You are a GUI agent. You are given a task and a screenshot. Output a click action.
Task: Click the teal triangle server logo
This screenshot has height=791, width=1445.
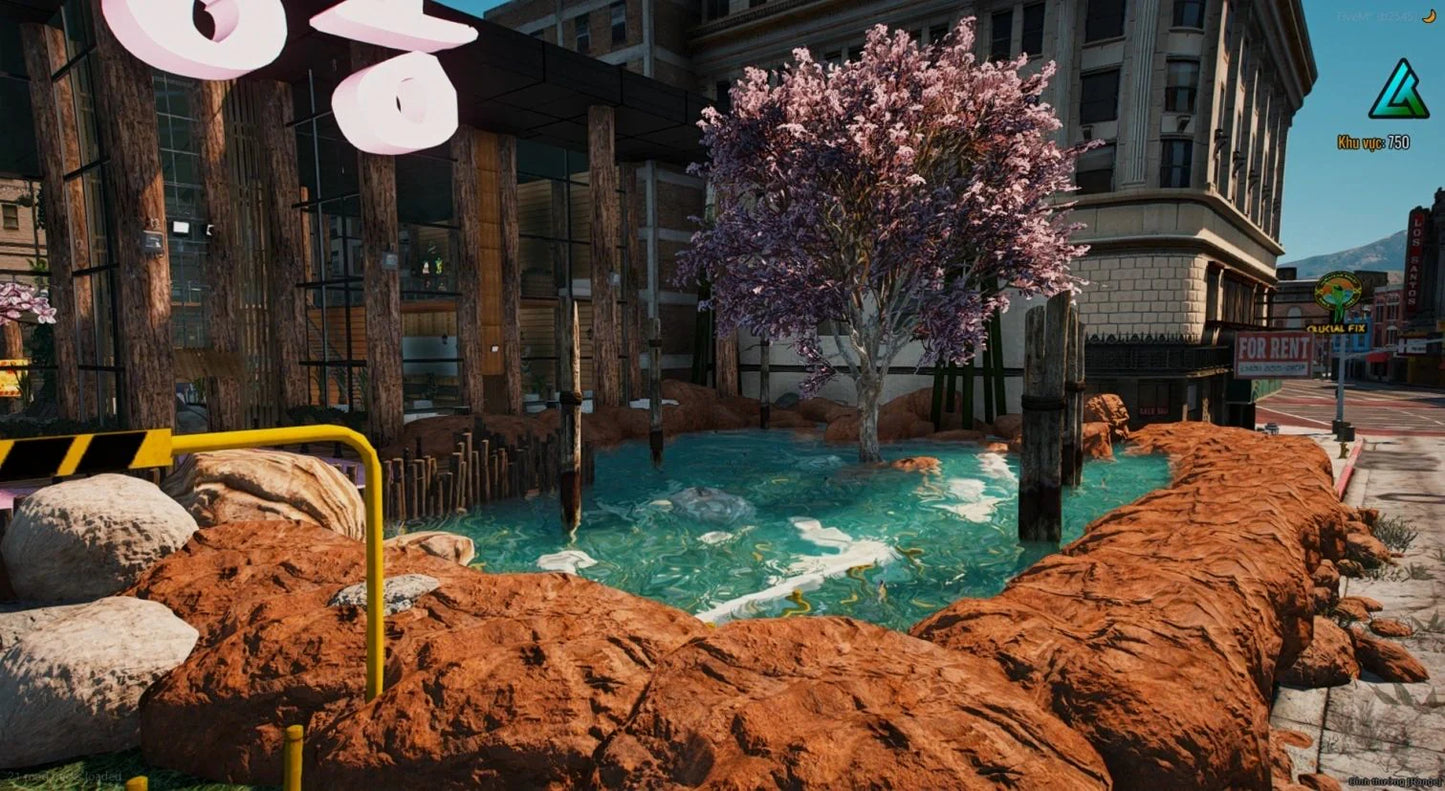pos(1398,90)
